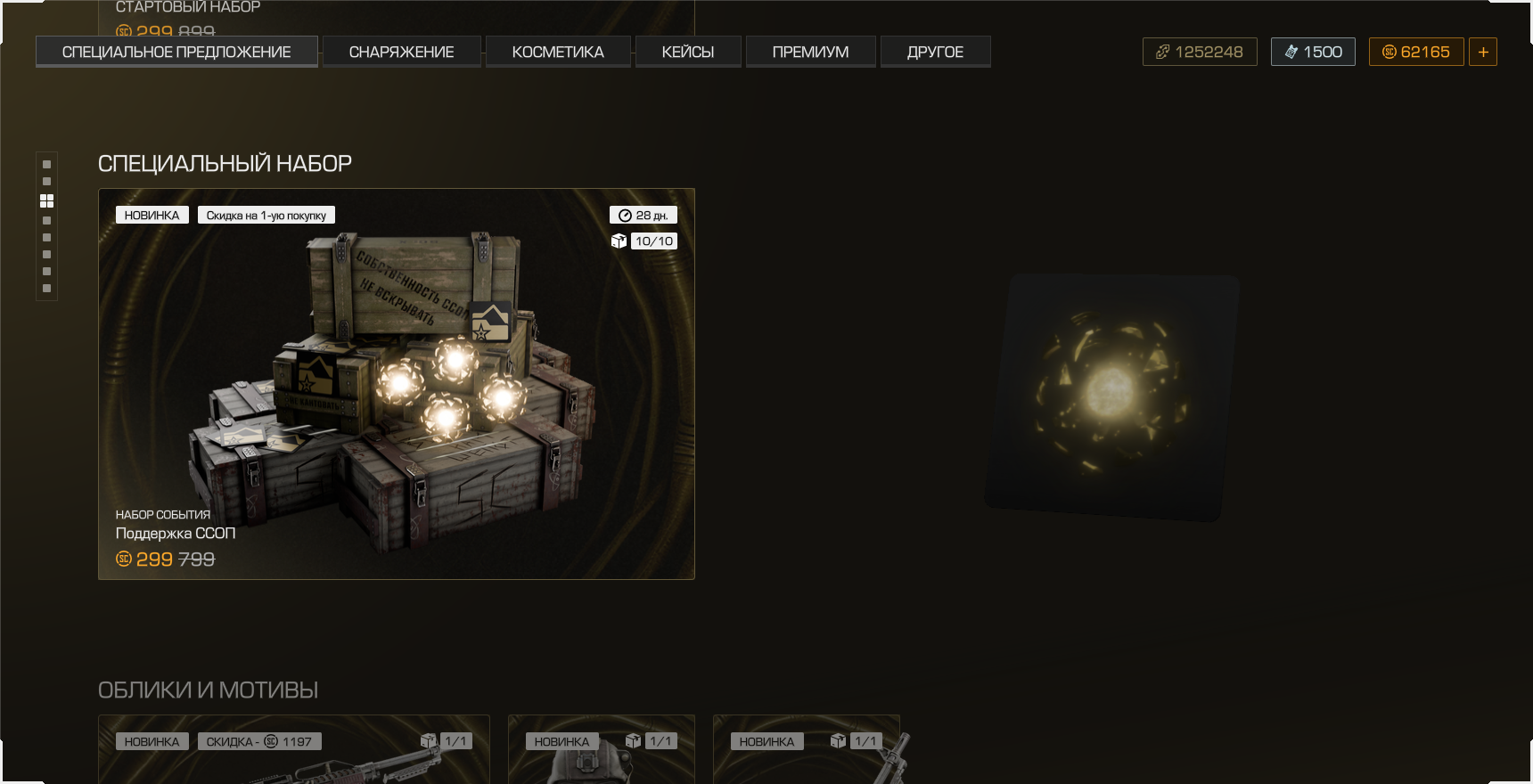The image size is (1533, 784).
Task: Open the Премиум tab
Action: [x=810, y=52]
